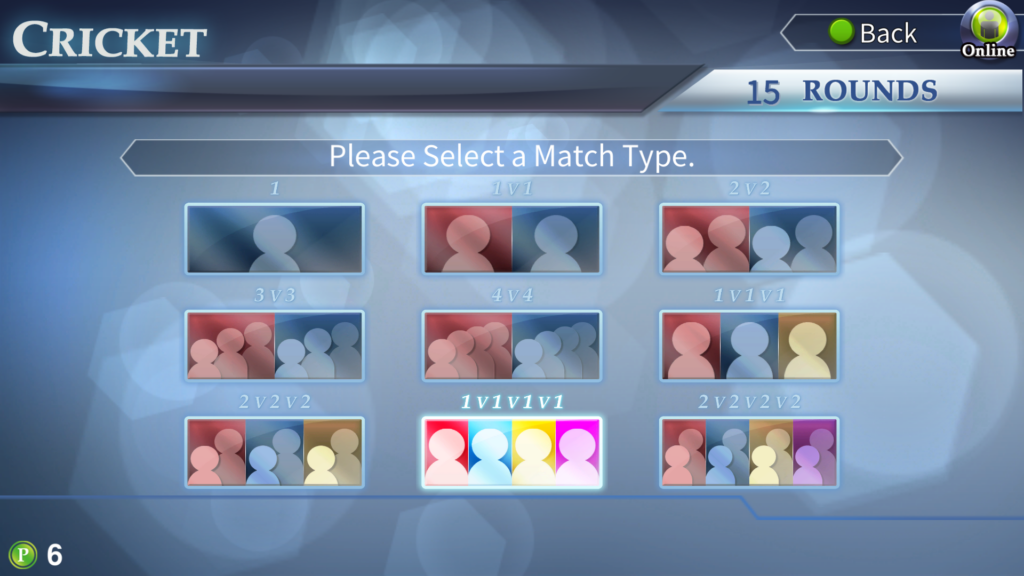Select the single-player match type tile
Image resolution: width=1024 pixels, height=576 pixels.
[274, 239]
